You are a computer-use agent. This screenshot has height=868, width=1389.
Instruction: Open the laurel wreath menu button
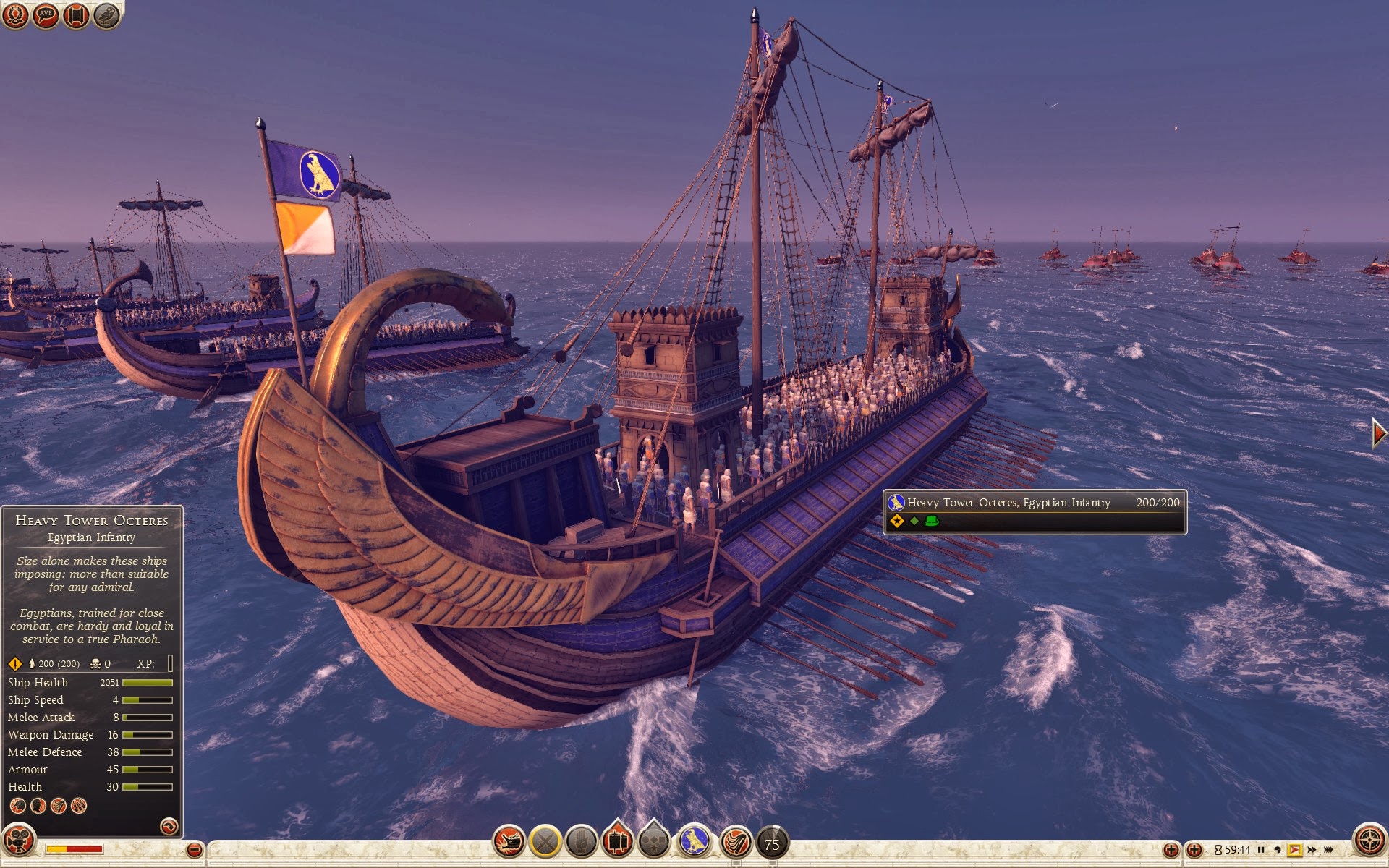tap(15, 15)
